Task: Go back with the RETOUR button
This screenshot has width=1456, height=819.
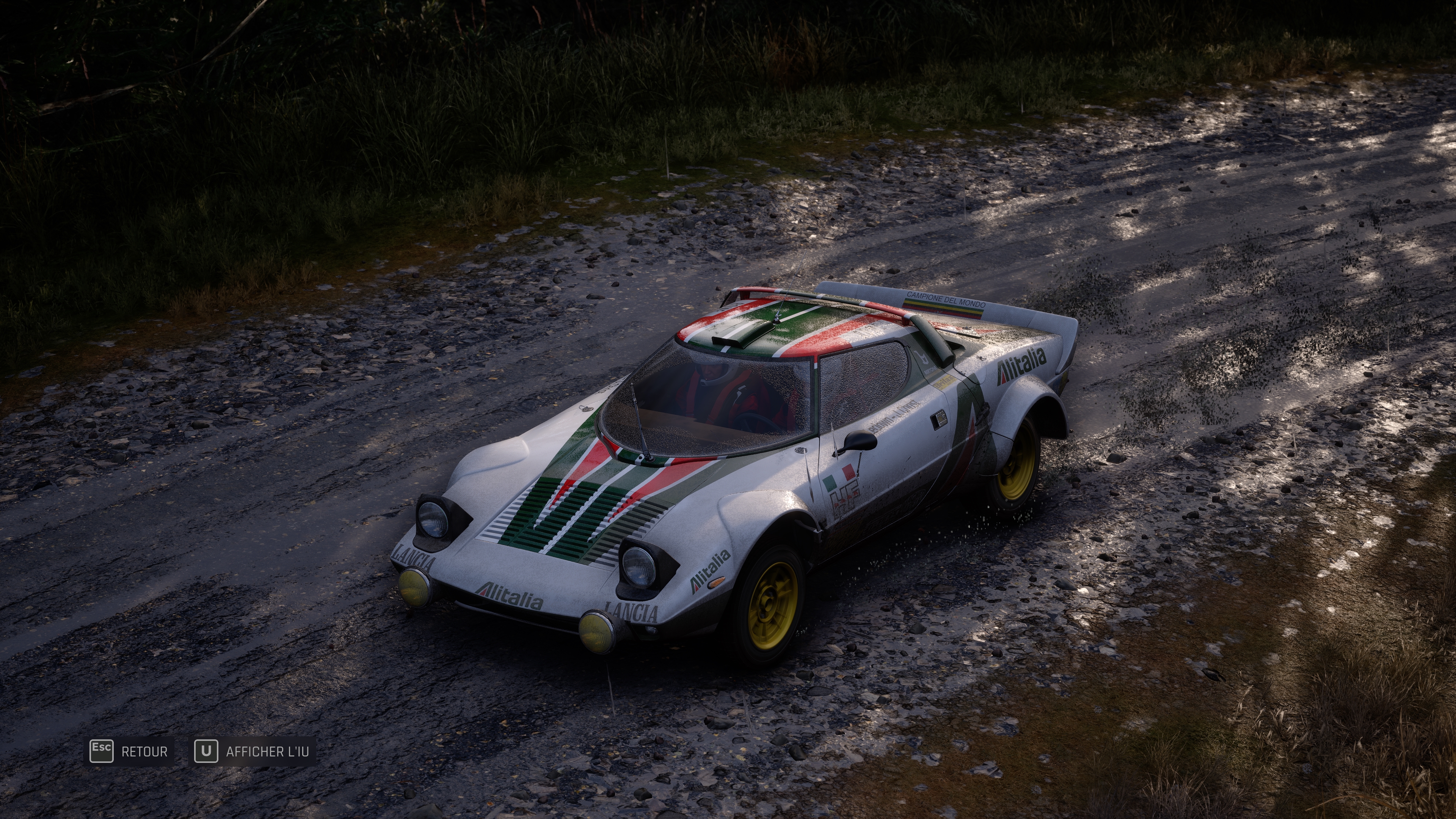Action: click(x=129, y=752)
